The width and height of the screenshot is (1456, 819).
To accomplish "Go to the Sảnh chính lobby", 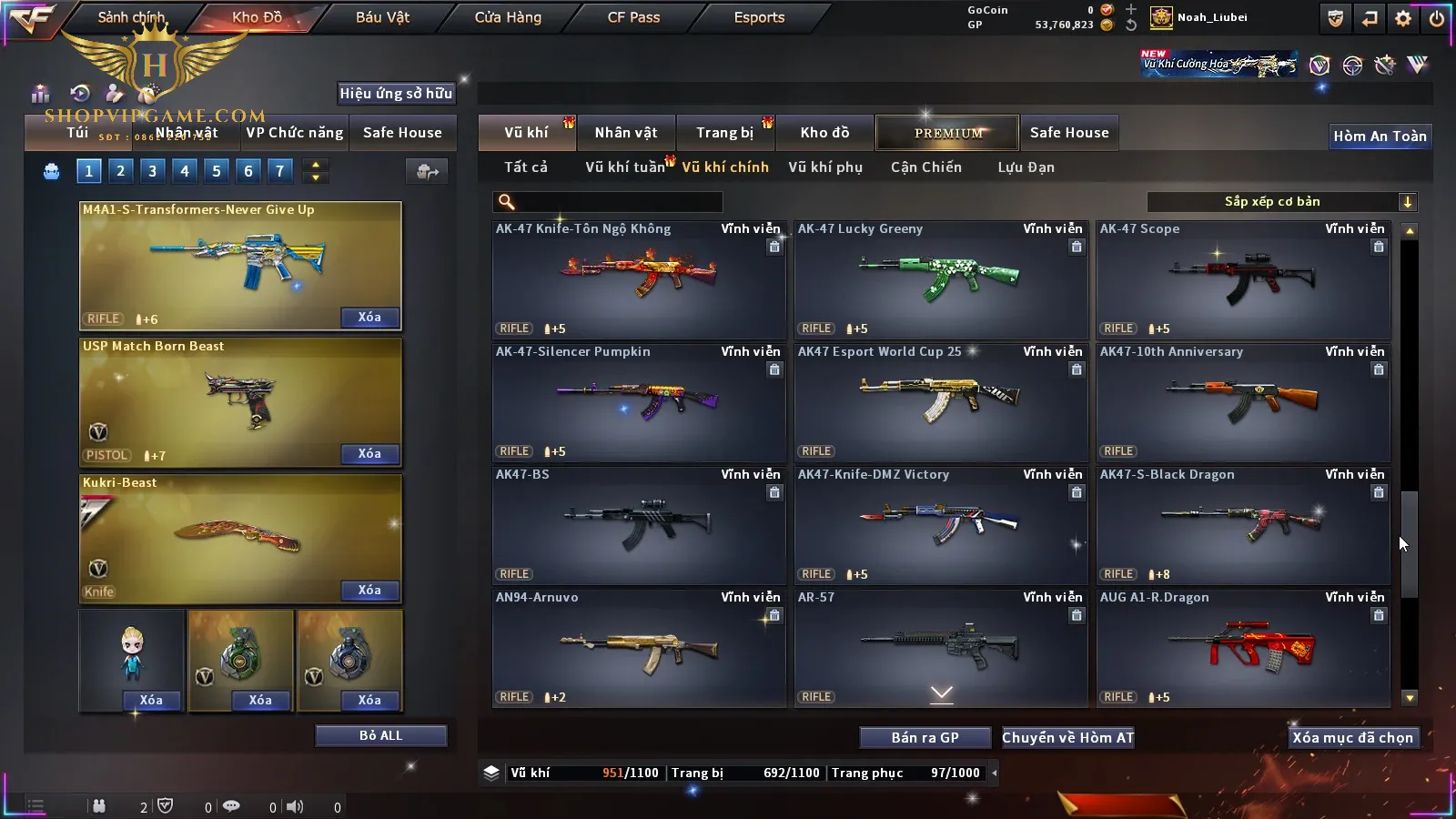I will click(131, 17).
